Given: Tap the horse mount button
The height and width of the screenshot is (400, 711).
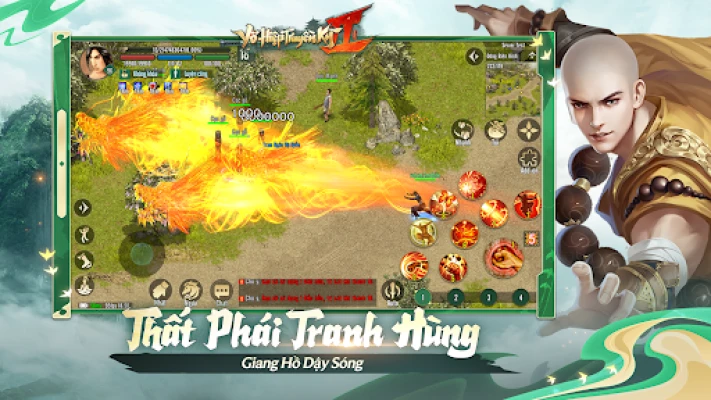Looking at the screenshot, I should (x=190, y=290).
